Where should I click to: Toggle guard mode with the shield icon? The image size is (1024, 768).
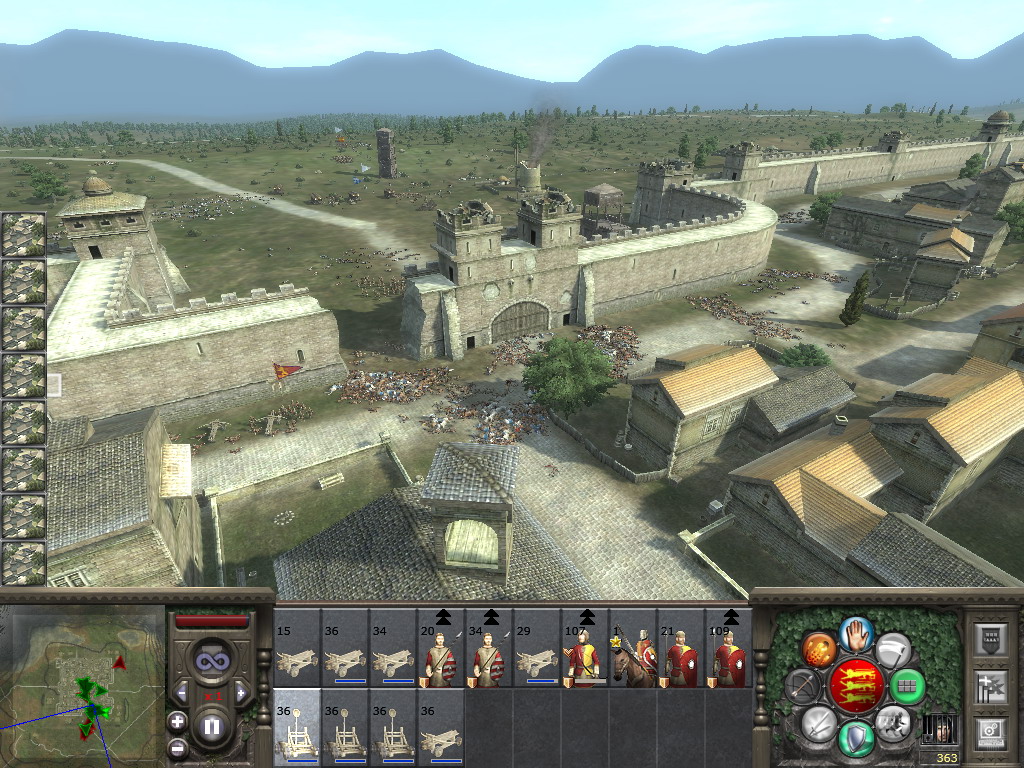point(855,738)
